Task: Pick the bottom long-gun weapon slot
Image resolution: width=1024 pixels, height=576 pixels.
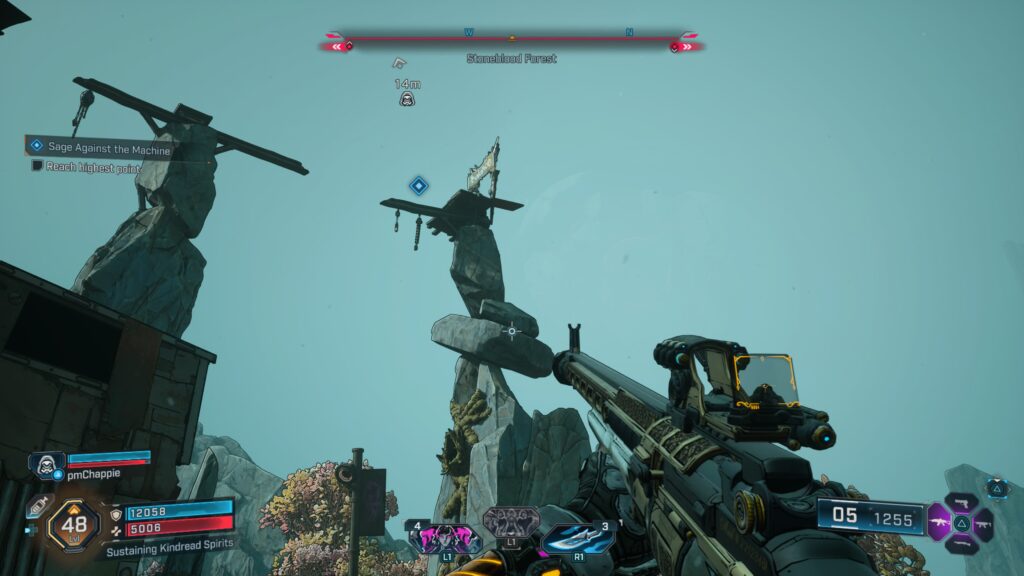Action: click(x=961, y=543)
